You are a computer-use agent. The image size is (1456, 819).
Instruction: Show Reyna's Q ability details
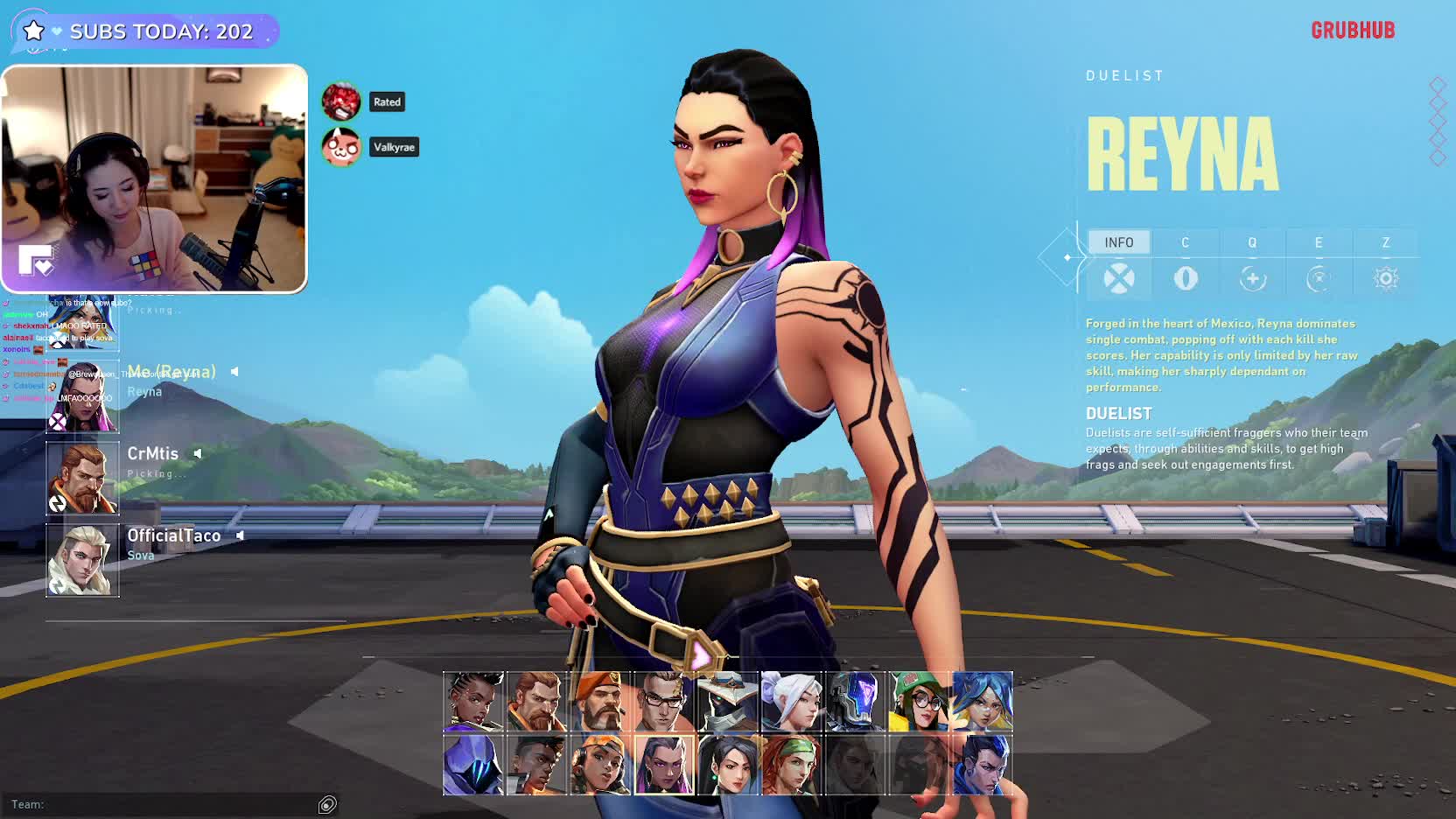pyautogui.click(x=1252, y=242)
